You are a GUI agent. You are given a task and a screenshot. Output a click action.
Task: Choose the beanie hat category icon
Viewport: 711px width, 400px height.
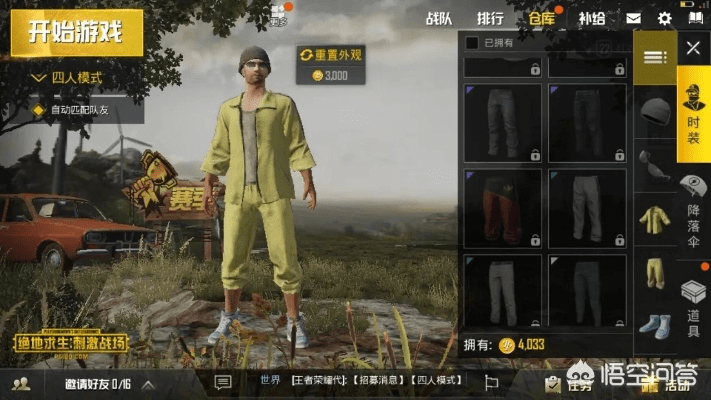(x=656, y=108)
